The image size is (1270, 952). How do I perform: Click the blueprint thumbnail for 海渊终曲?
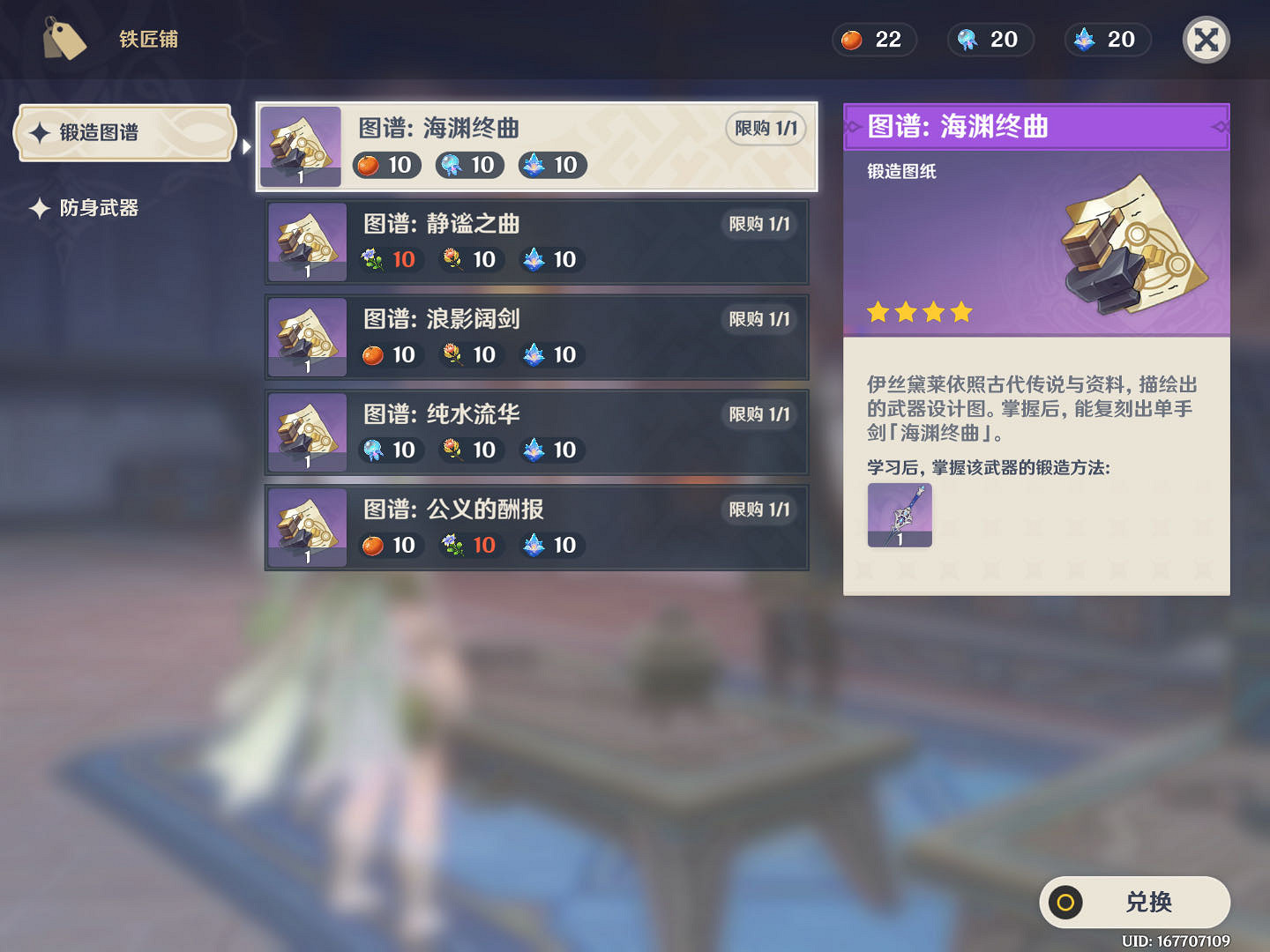pos(302,145)
